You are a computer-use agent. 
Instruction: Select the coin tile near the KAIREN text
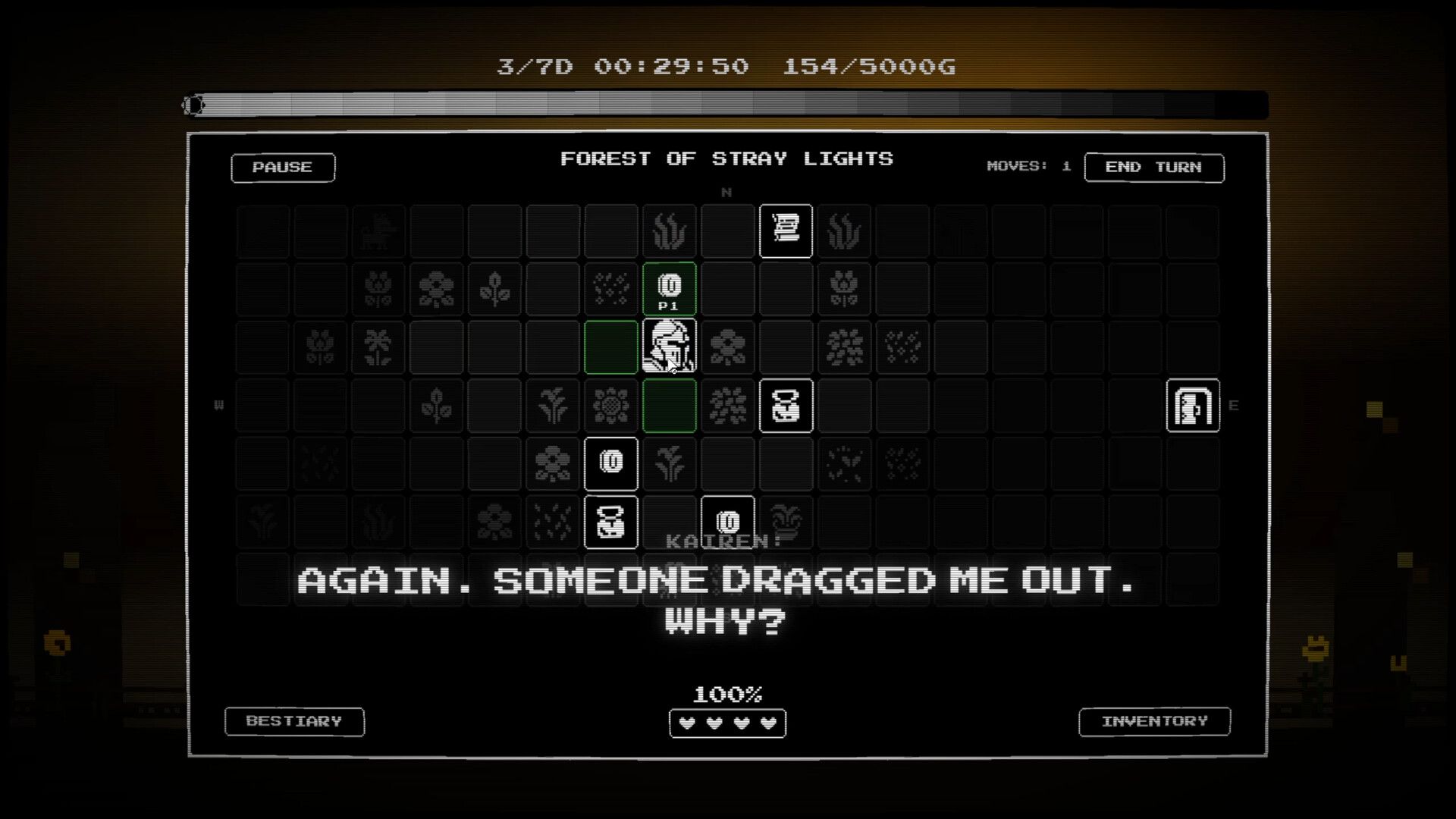click(727, 521)
